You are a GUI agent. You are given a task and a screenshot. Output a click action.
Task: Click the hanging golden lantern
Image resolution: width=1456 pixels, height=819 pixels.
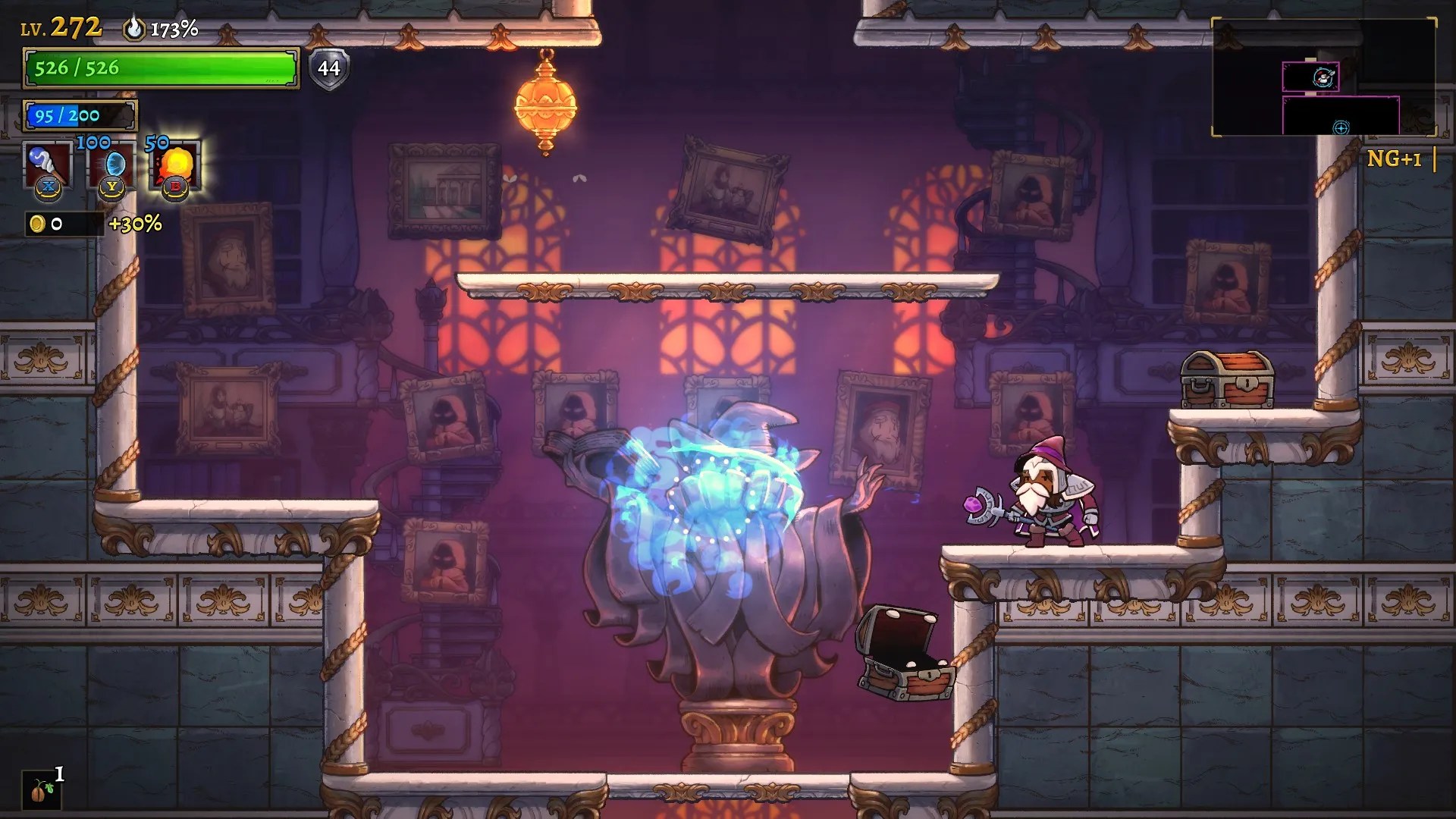[548, 104]
